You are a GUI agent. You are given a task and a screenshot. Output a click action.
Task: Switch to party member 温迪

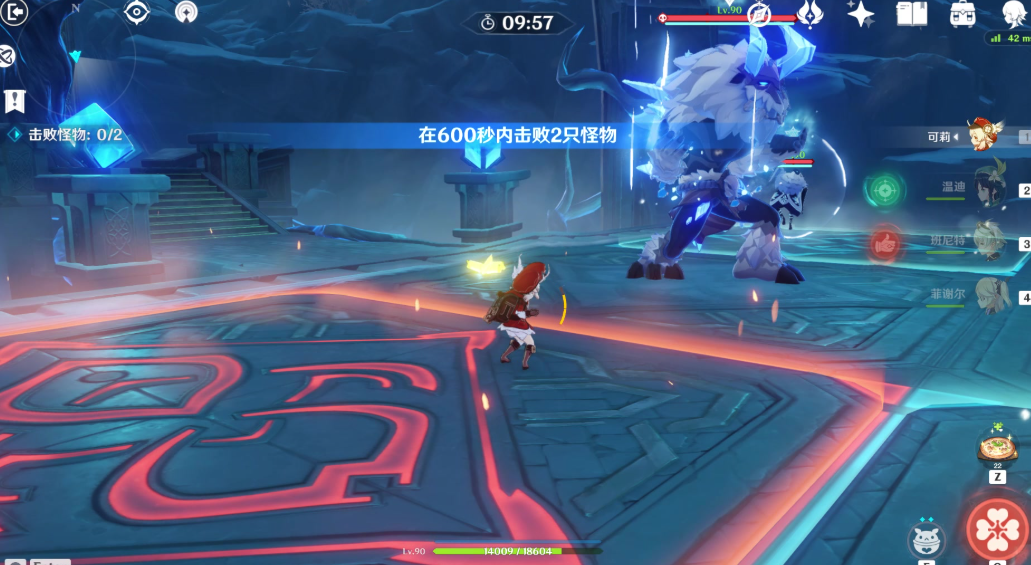click(x=988, y=189)
